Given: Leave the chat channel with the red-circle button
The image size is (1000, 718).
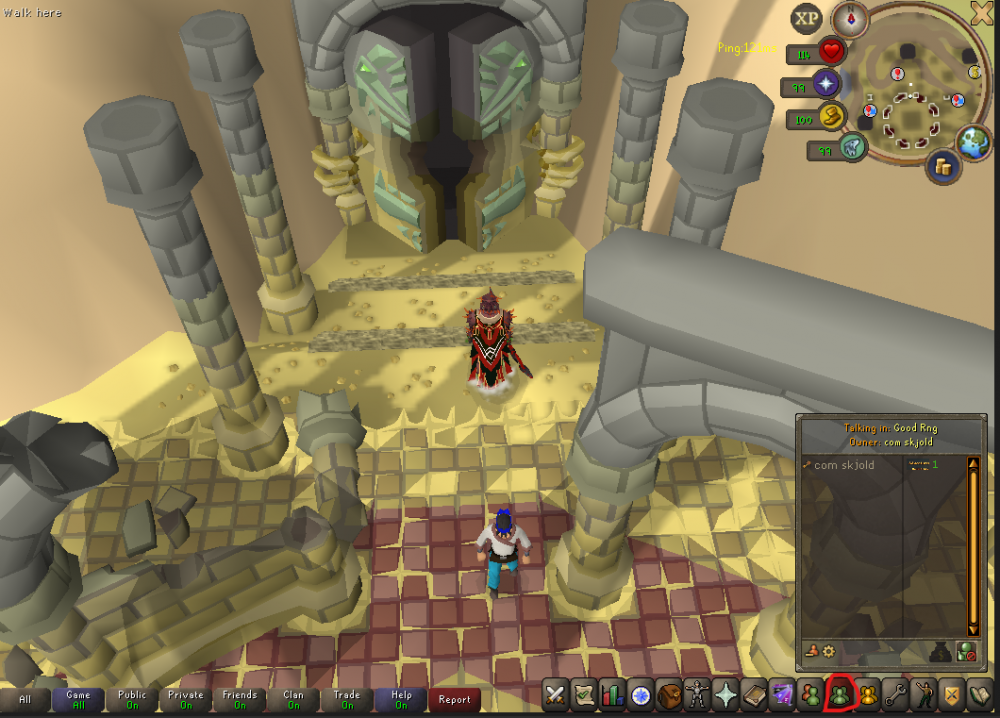Looking at the screenshot, I should point(965,651).
